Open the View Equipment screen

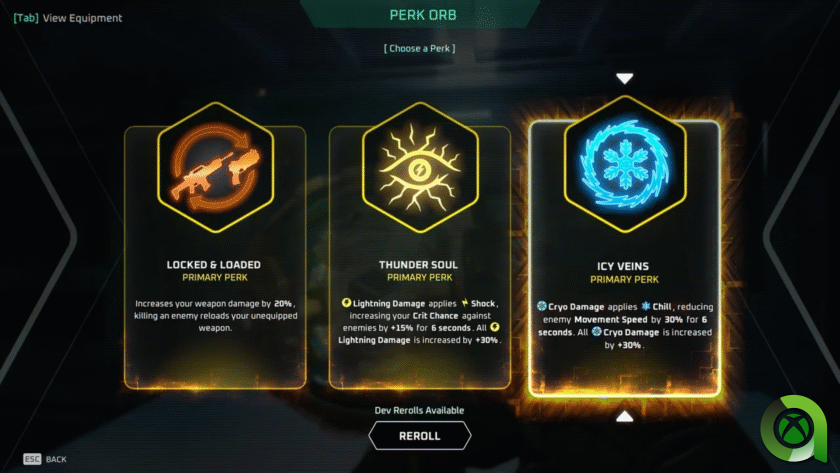point(68,18)
